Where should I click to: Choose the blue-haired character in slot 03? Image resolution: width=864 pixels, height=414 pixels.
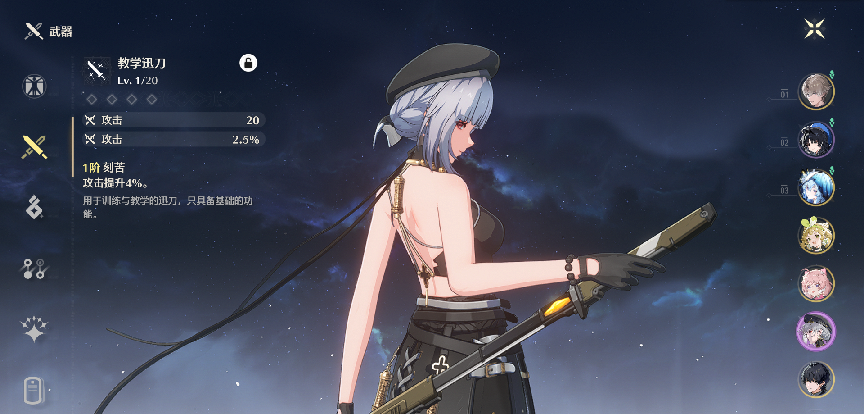(x=816, y=187)
